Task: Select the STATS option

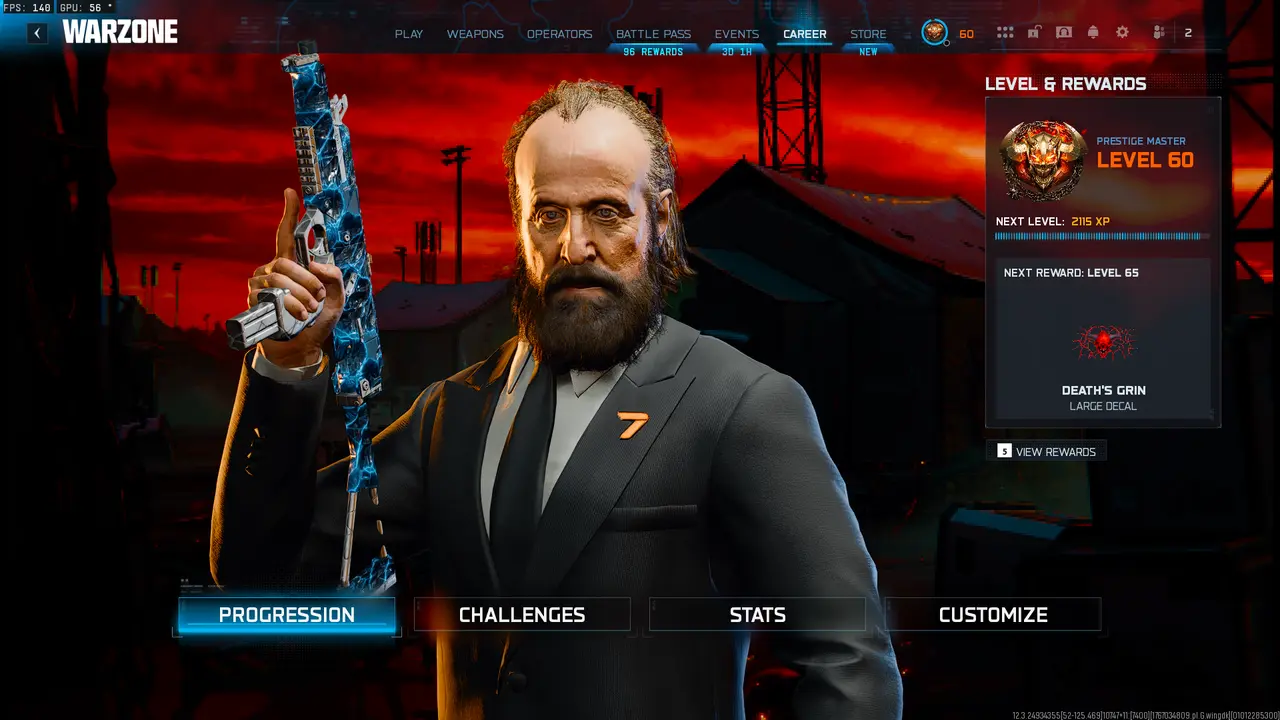Action: click(x=757, y=614)
